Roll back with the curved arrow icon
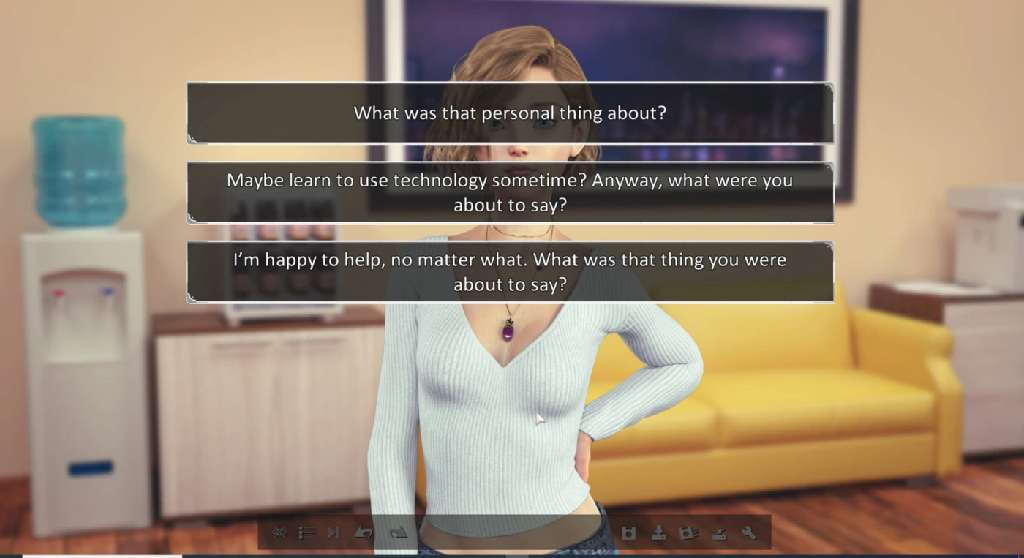 click(x=364, y=533)
